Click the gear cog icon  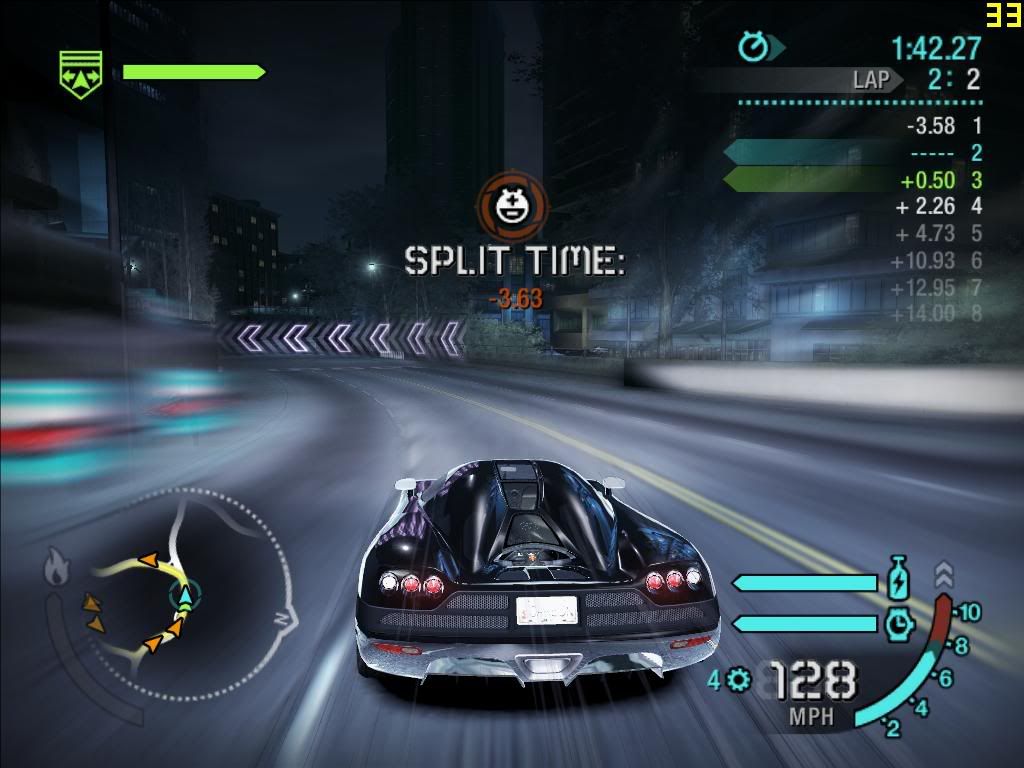(x=740, y=680)
